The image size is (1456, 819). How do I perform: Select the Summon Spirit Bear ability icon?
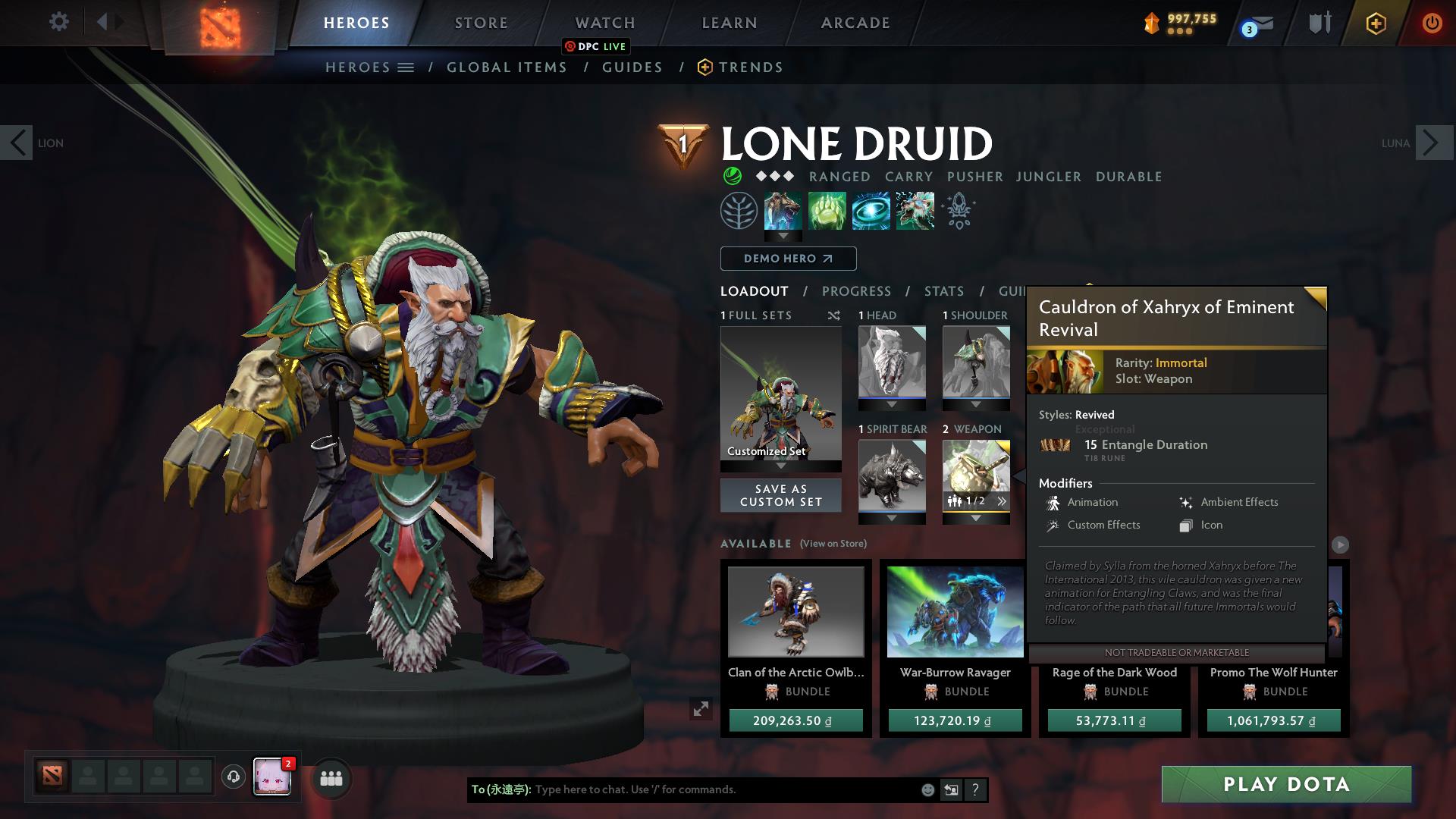(783, 211)
